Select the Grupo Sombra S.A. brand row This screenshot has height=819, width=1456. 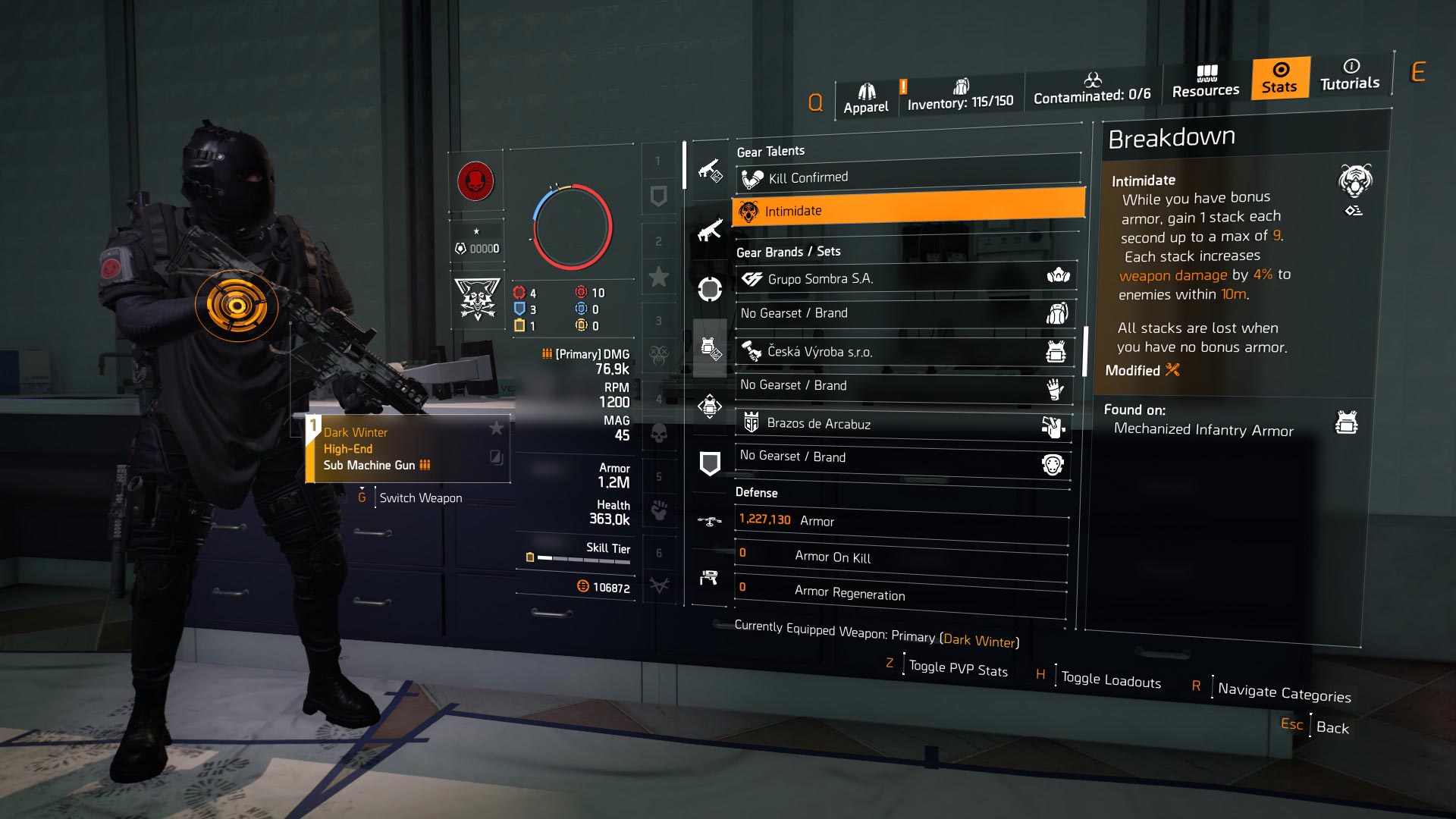[x=905, y=278]
